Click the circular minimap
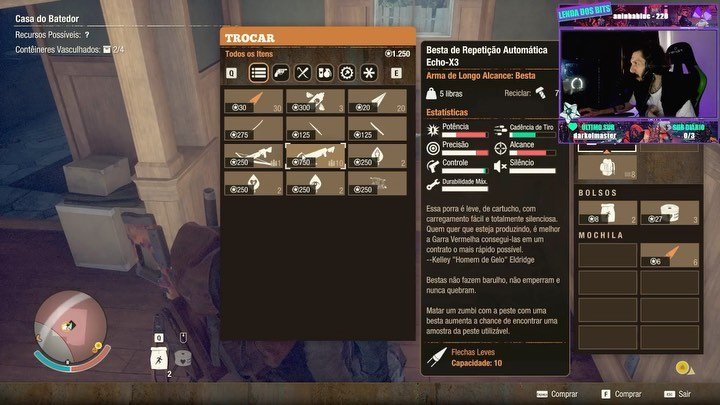720x405 pixels. tap(66, 332)
